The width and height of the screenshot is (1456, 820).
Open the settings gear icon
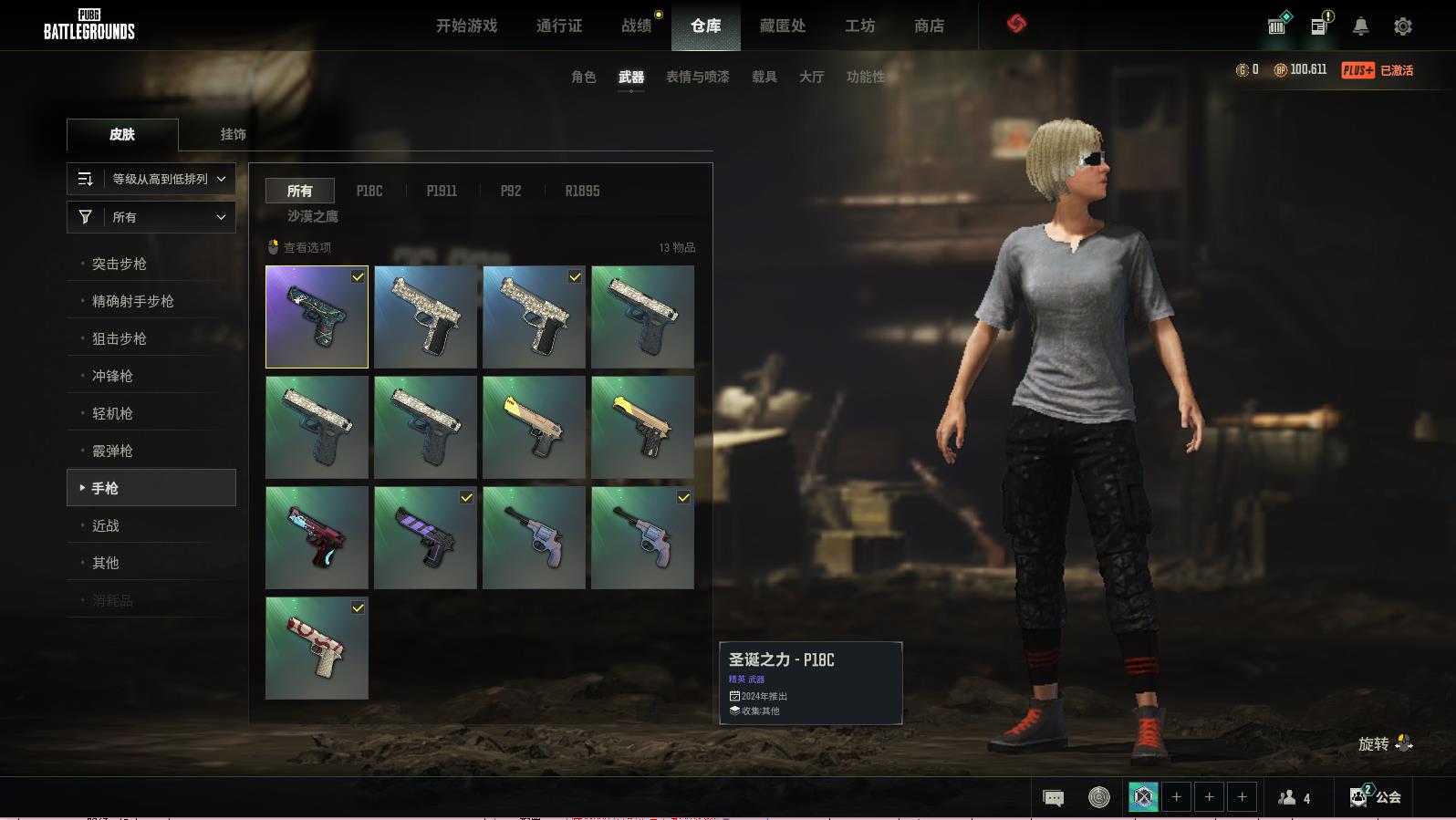click(1403, 26)
